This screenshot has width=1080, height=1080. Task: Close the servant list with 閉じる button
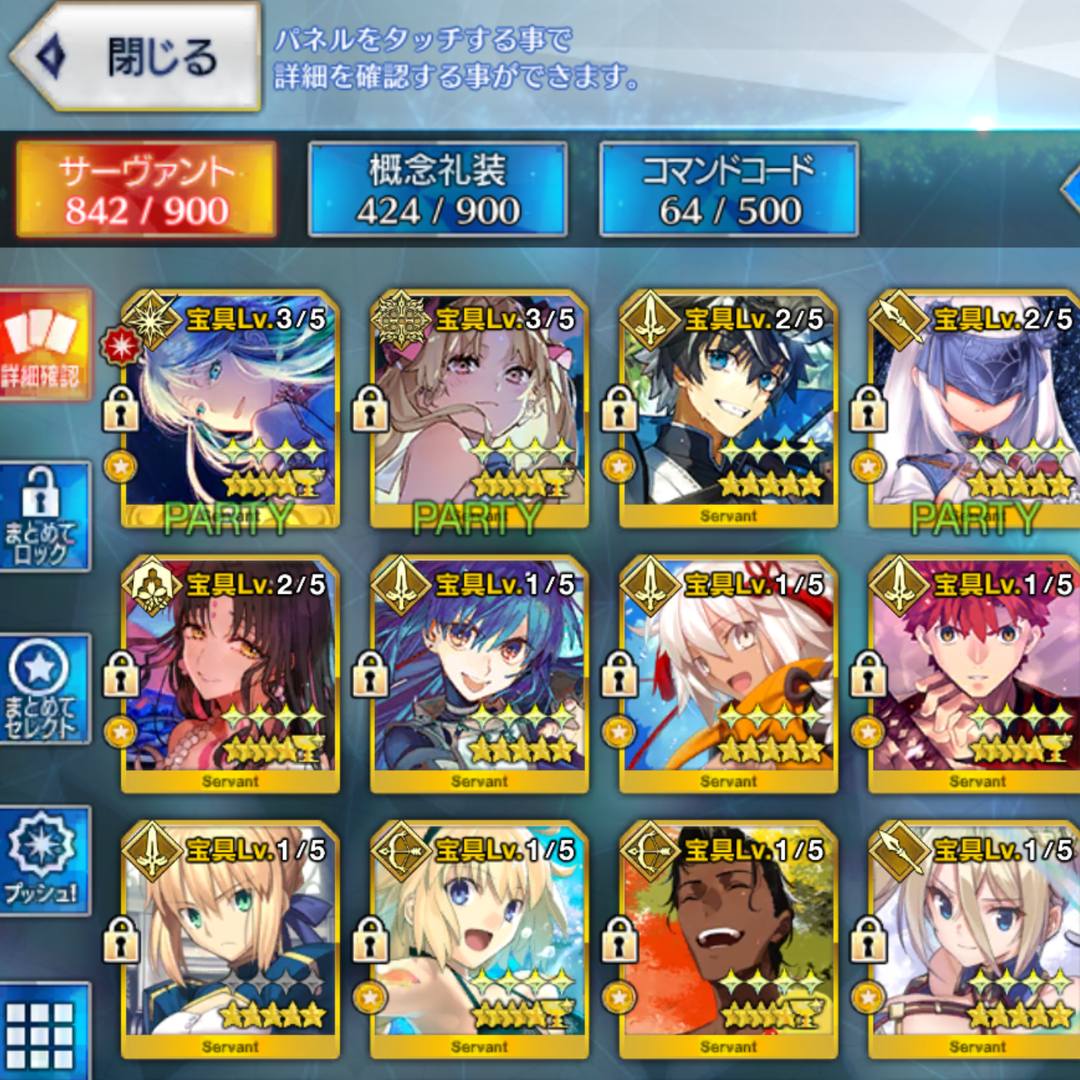[x=135, y=57]
